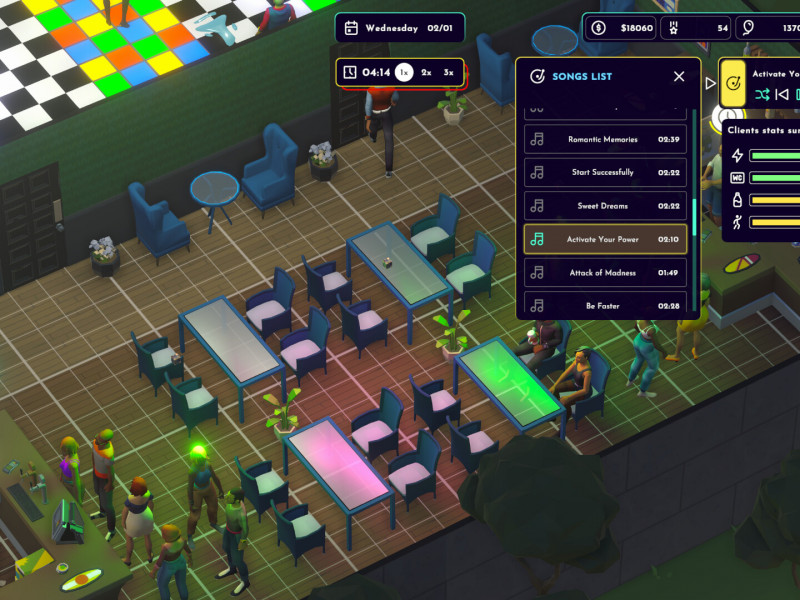Close the Songs List panel

click(x=679, y=77)
